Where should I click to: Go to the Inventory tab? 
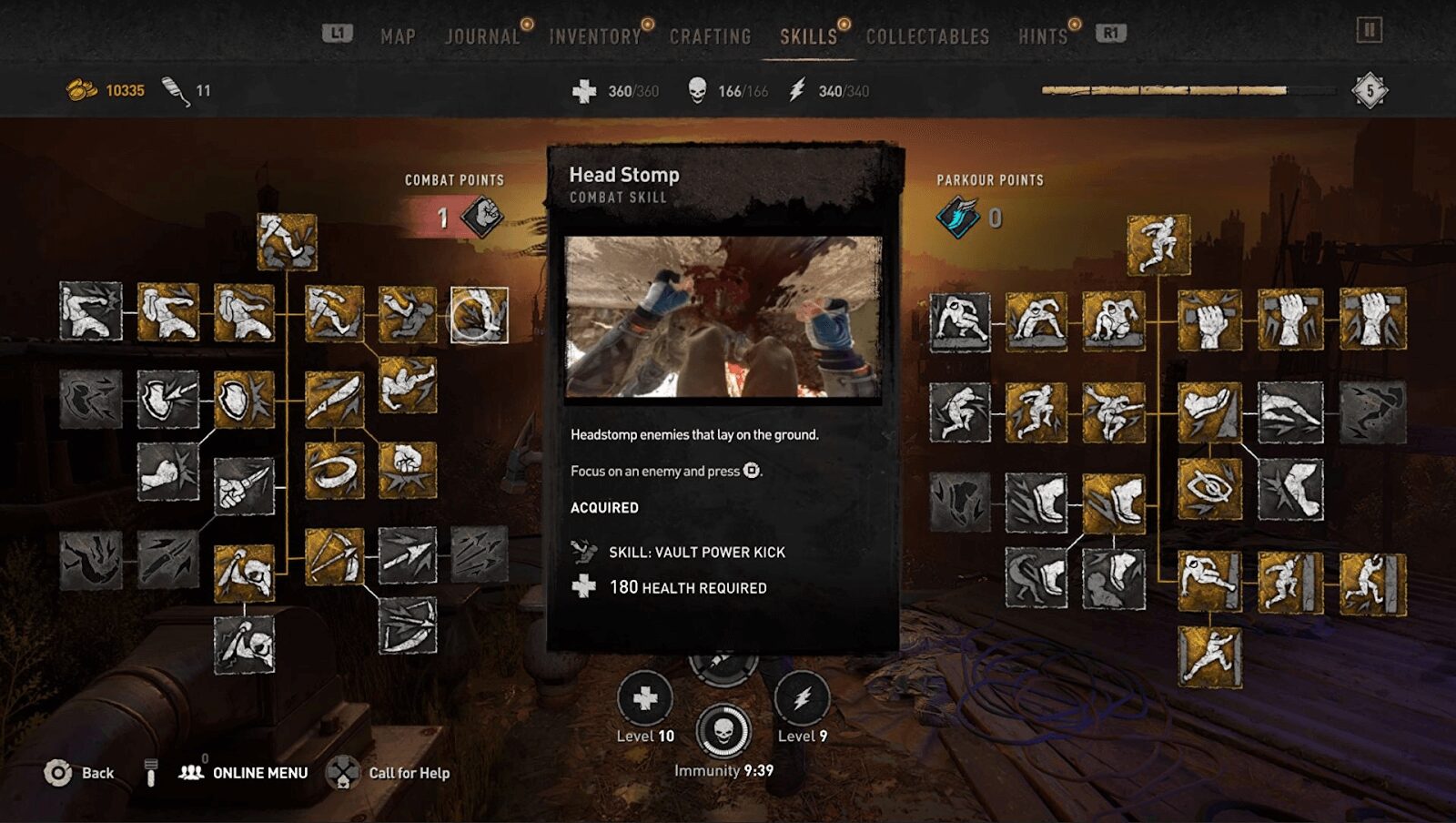tap(594, 36)
